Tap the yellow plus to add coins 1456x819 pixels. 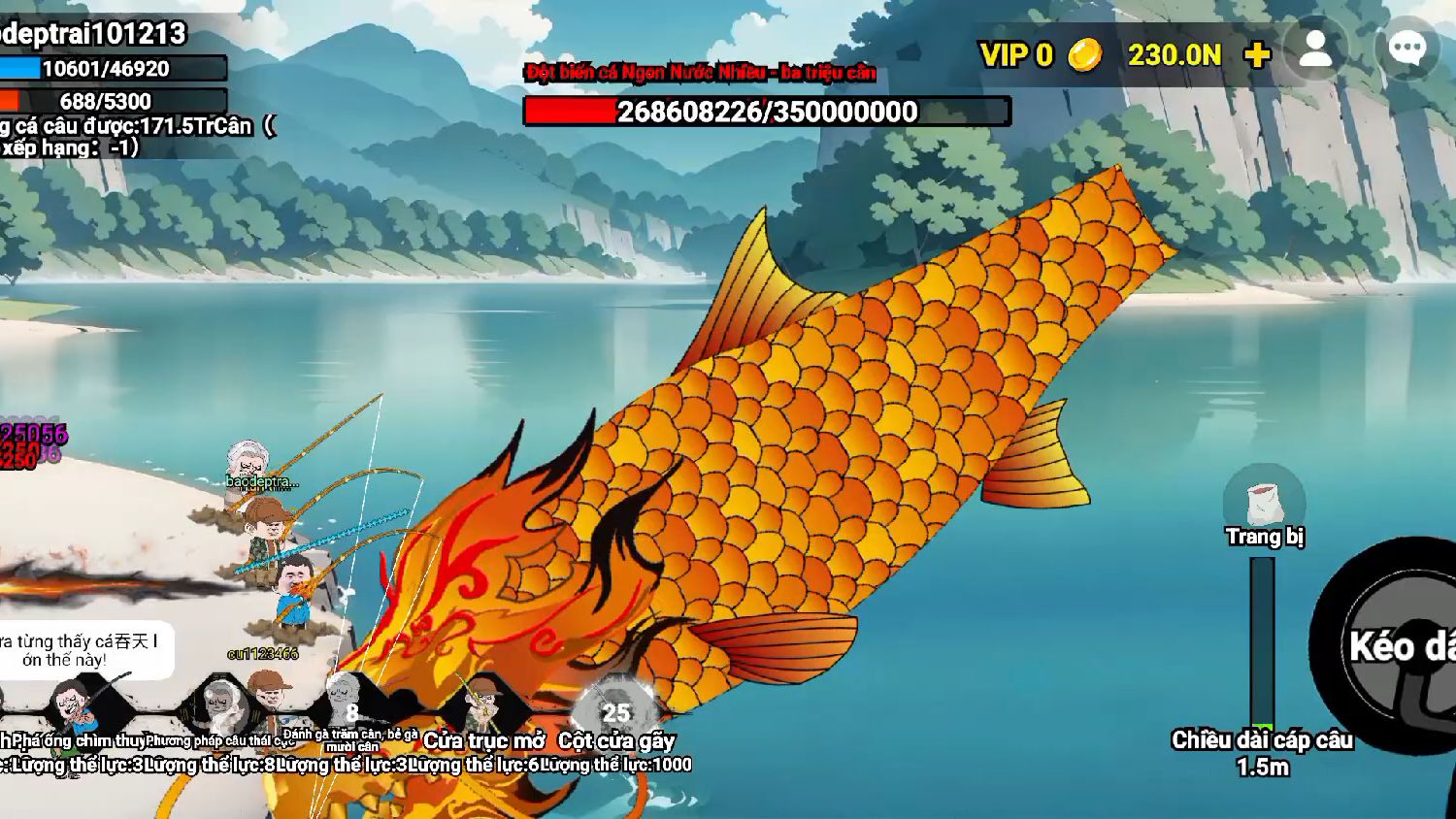click(x=1257, y=55)
